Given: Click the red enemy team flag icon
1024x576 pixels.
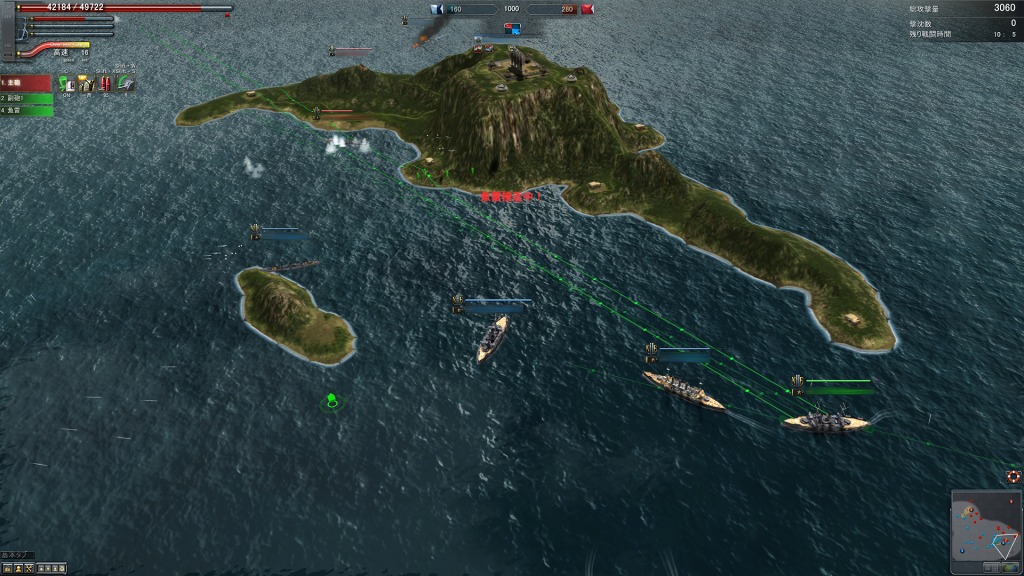Looking at the screenshot, I should (587, 10).
